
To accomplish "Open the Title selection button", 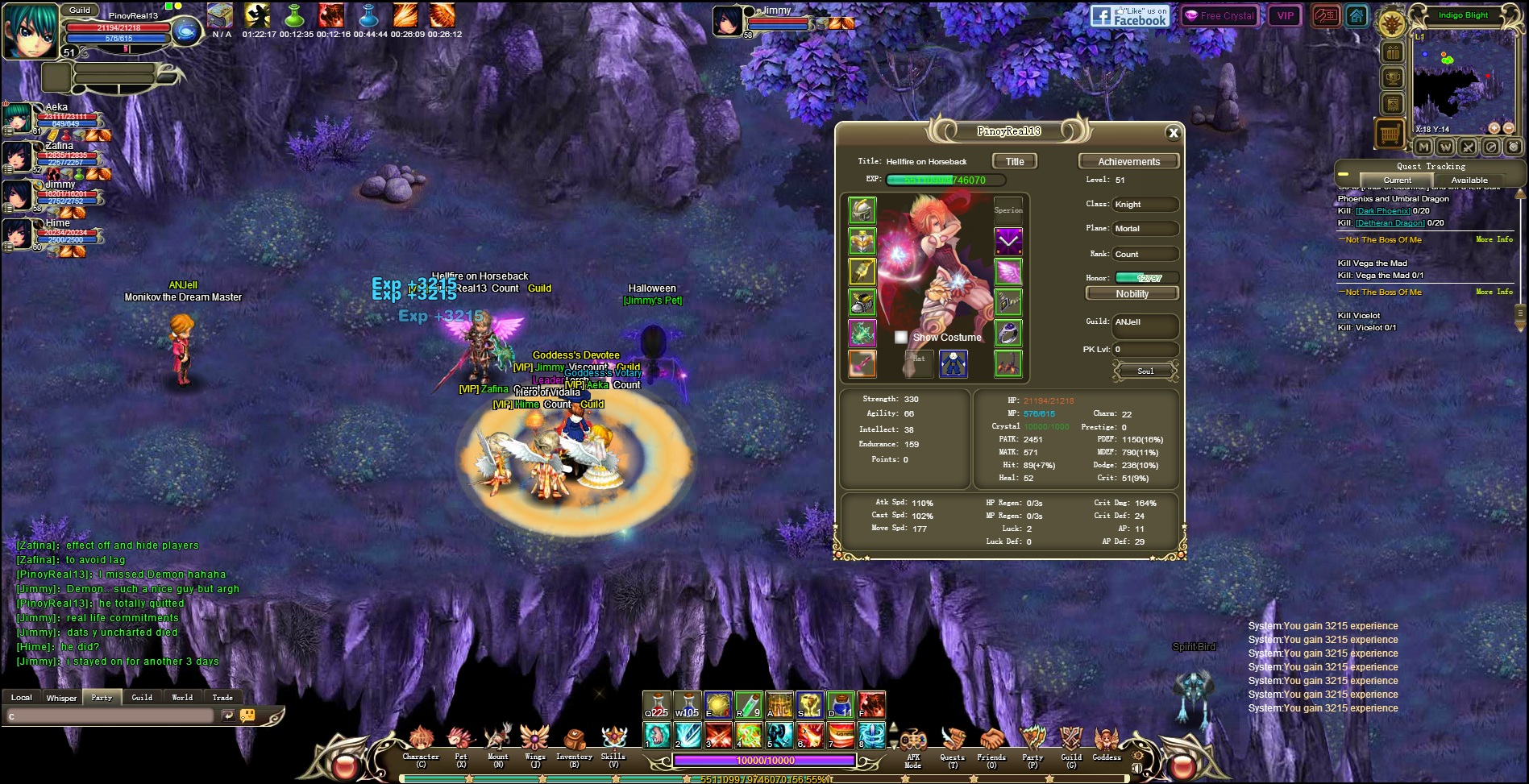I will (1015, 161).
